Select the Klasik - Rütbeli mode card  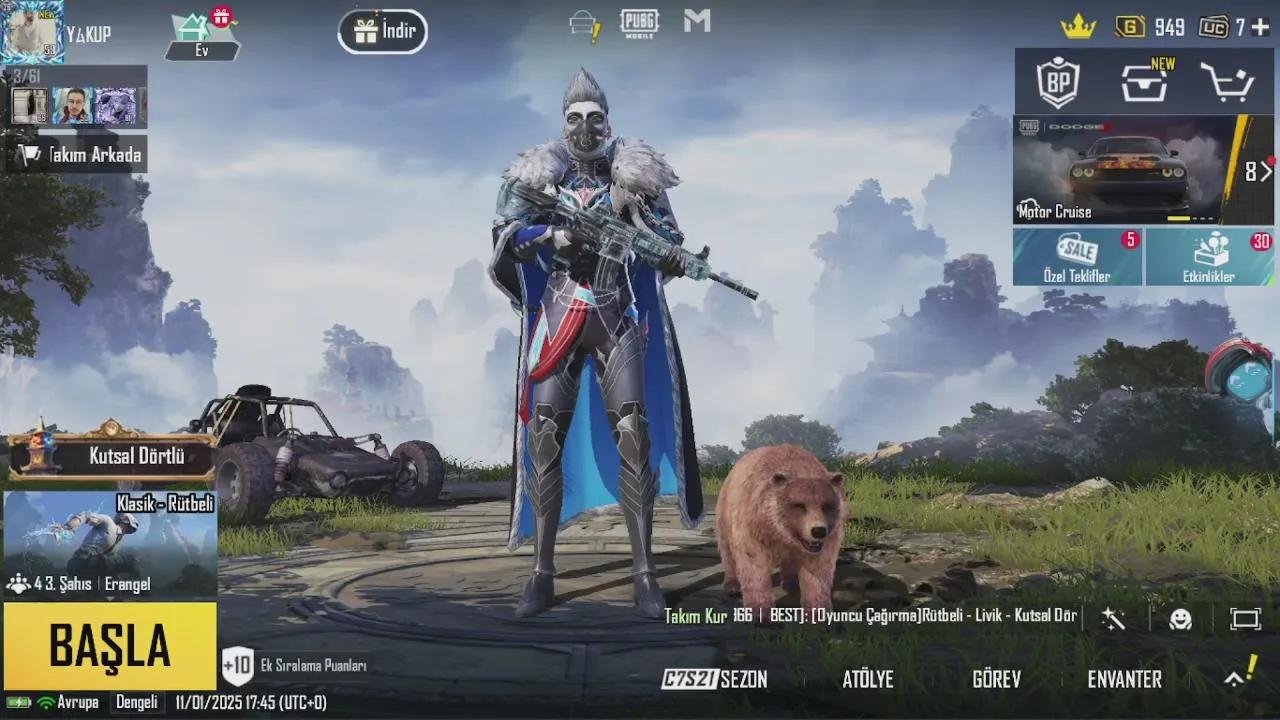coord(110,540)
